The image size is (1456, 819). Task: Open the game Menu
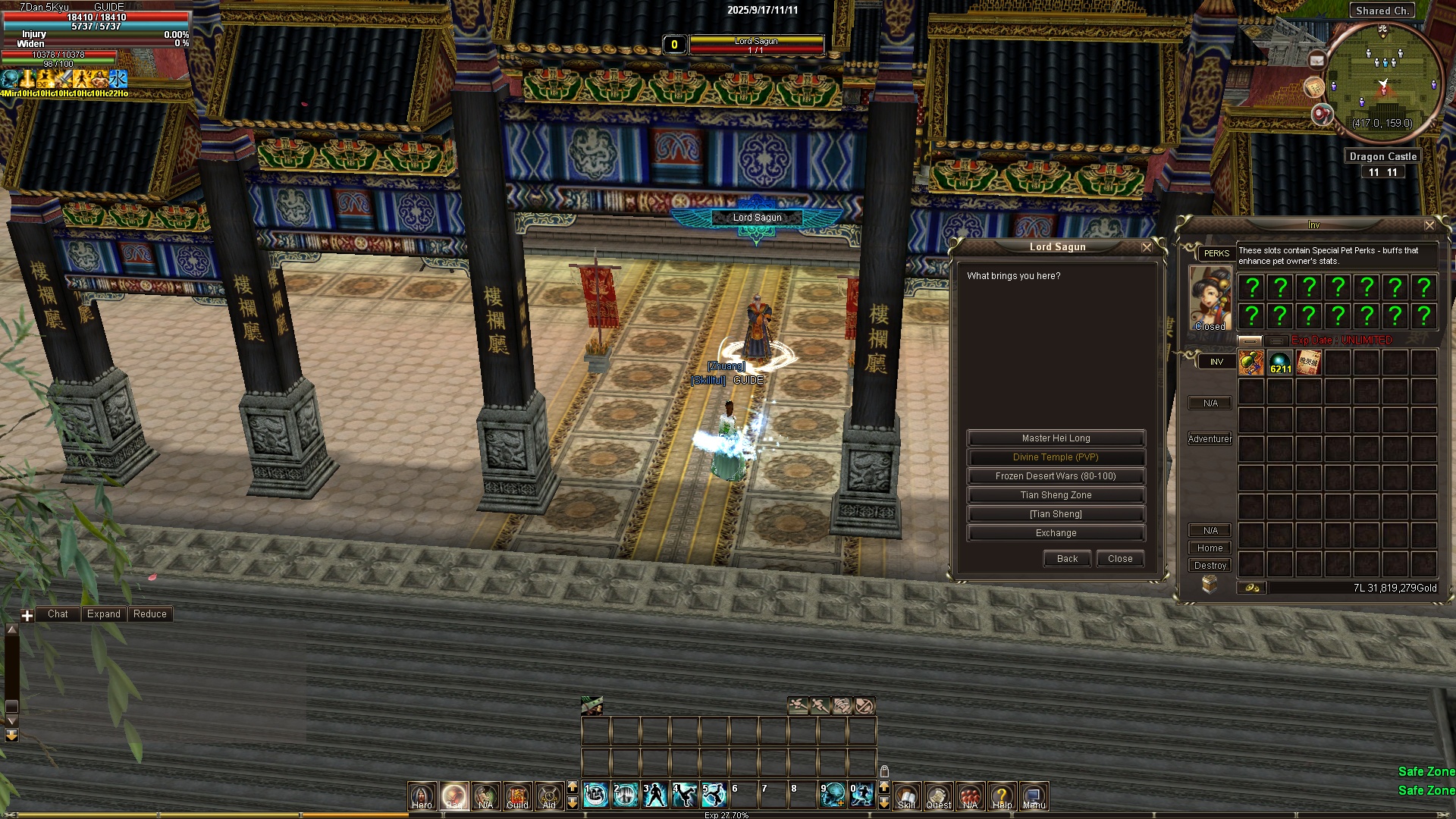[1034, 795]
